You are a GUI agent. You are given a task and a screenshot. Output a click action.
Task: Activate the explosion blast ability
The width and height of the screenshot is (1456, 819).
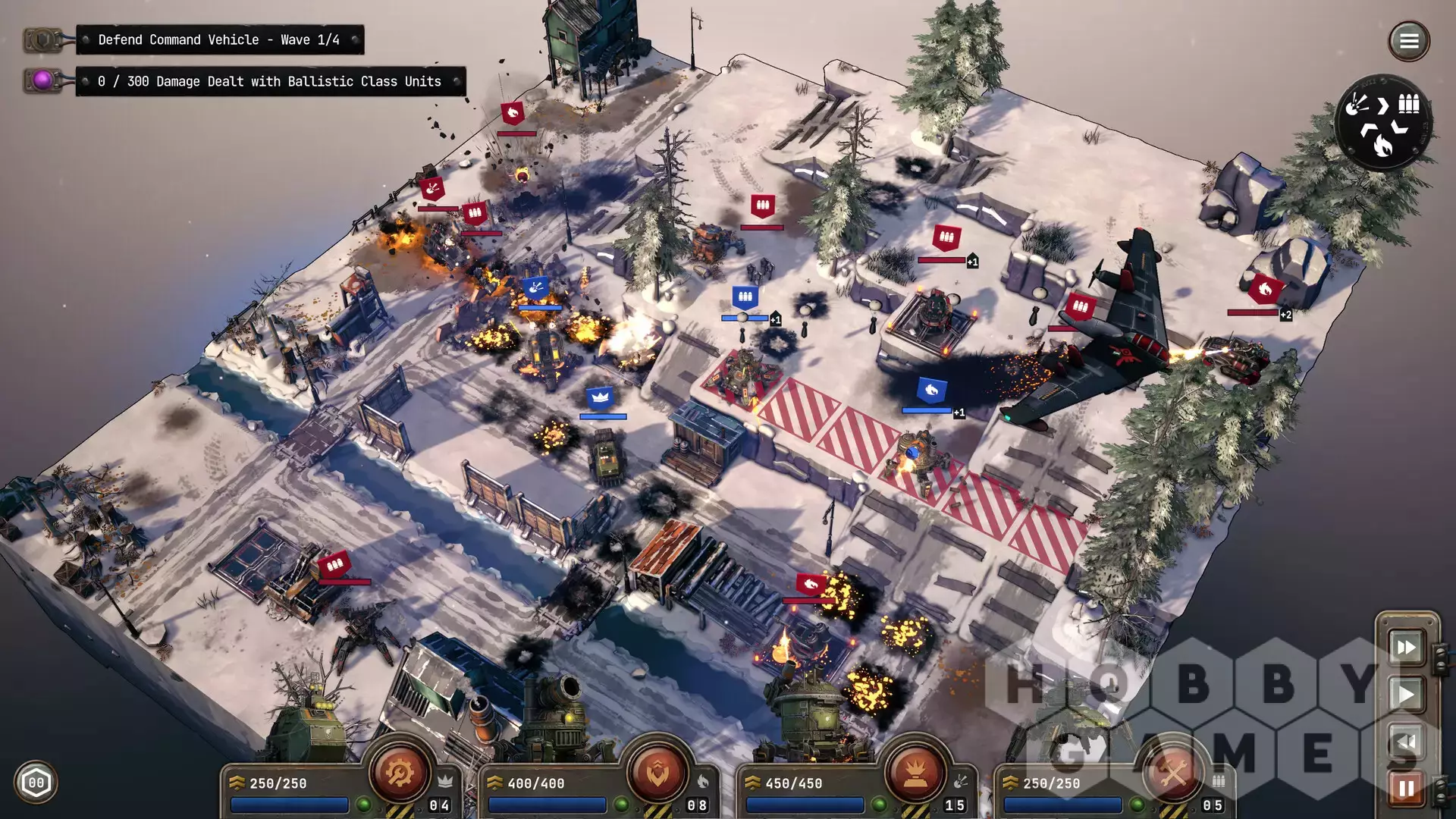tap(915, 773)
